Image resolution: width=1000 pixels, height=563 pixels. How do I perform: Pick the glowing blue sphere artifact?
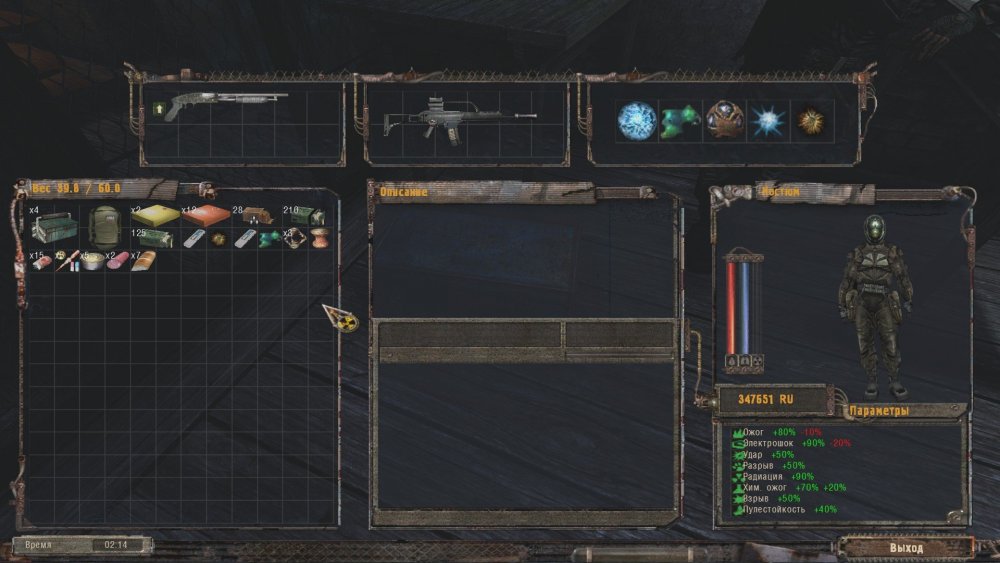pyautogui.click(x=635, y=120)
